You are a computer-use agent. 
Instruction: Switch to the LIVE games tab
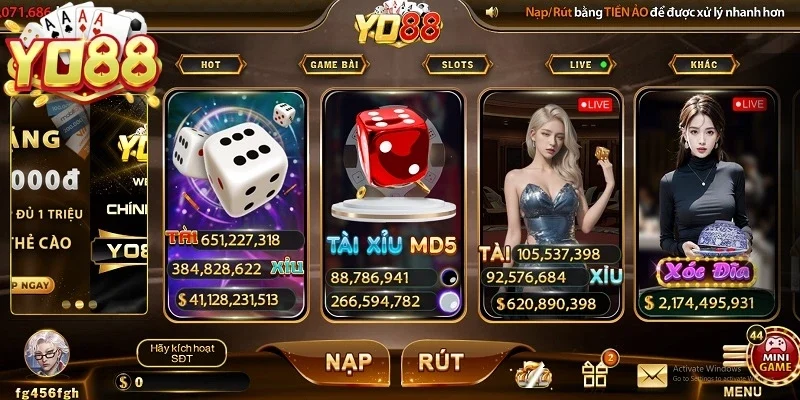click(582, 65)
